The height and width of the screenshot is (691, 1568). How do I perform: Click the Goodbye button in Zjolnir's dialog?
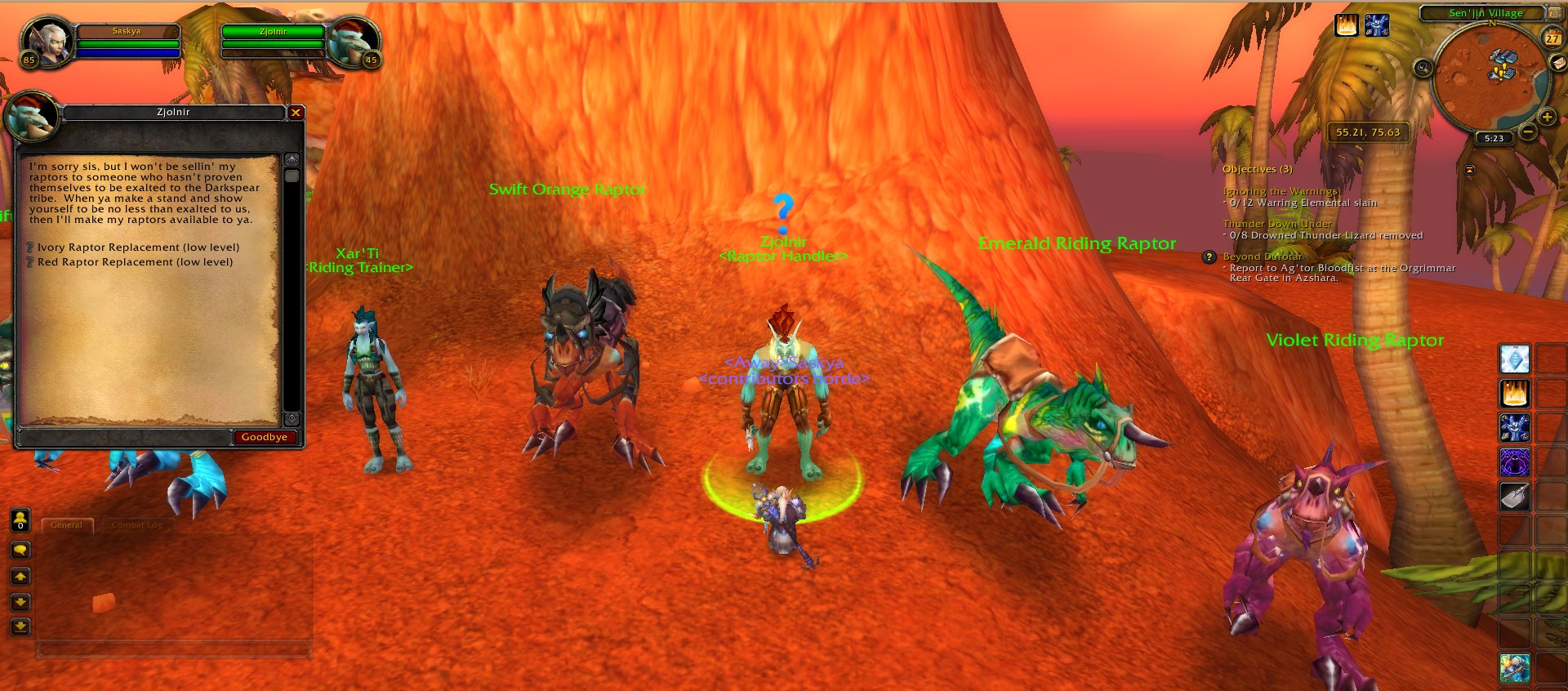(263, 438)
